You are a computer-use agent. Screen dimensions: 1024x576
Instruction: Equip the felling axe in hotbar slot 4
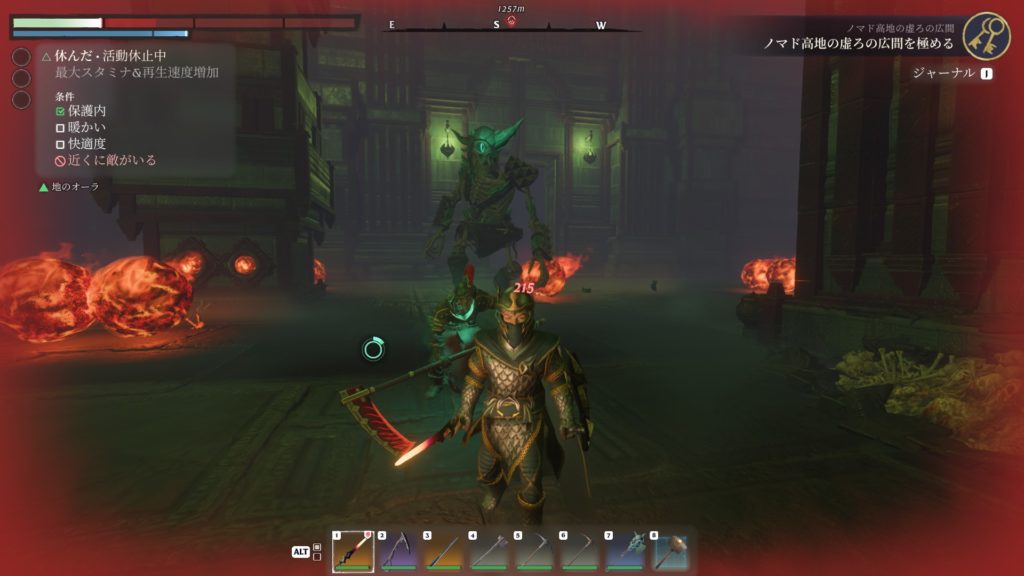489,551
